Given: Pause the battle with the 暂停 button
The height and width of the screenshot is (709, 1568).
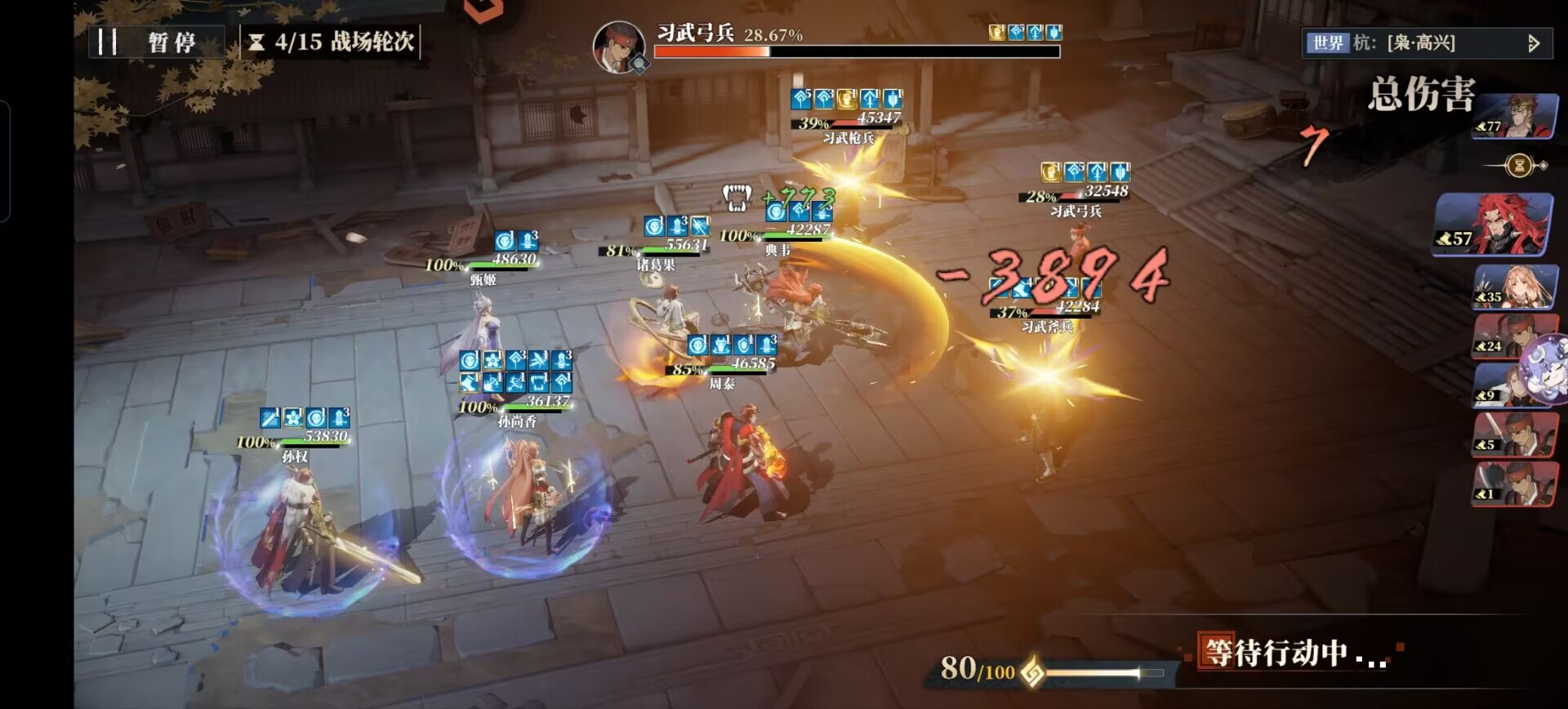Looking at the screenshot, I should pyautogui.click(x=157, y=42).
